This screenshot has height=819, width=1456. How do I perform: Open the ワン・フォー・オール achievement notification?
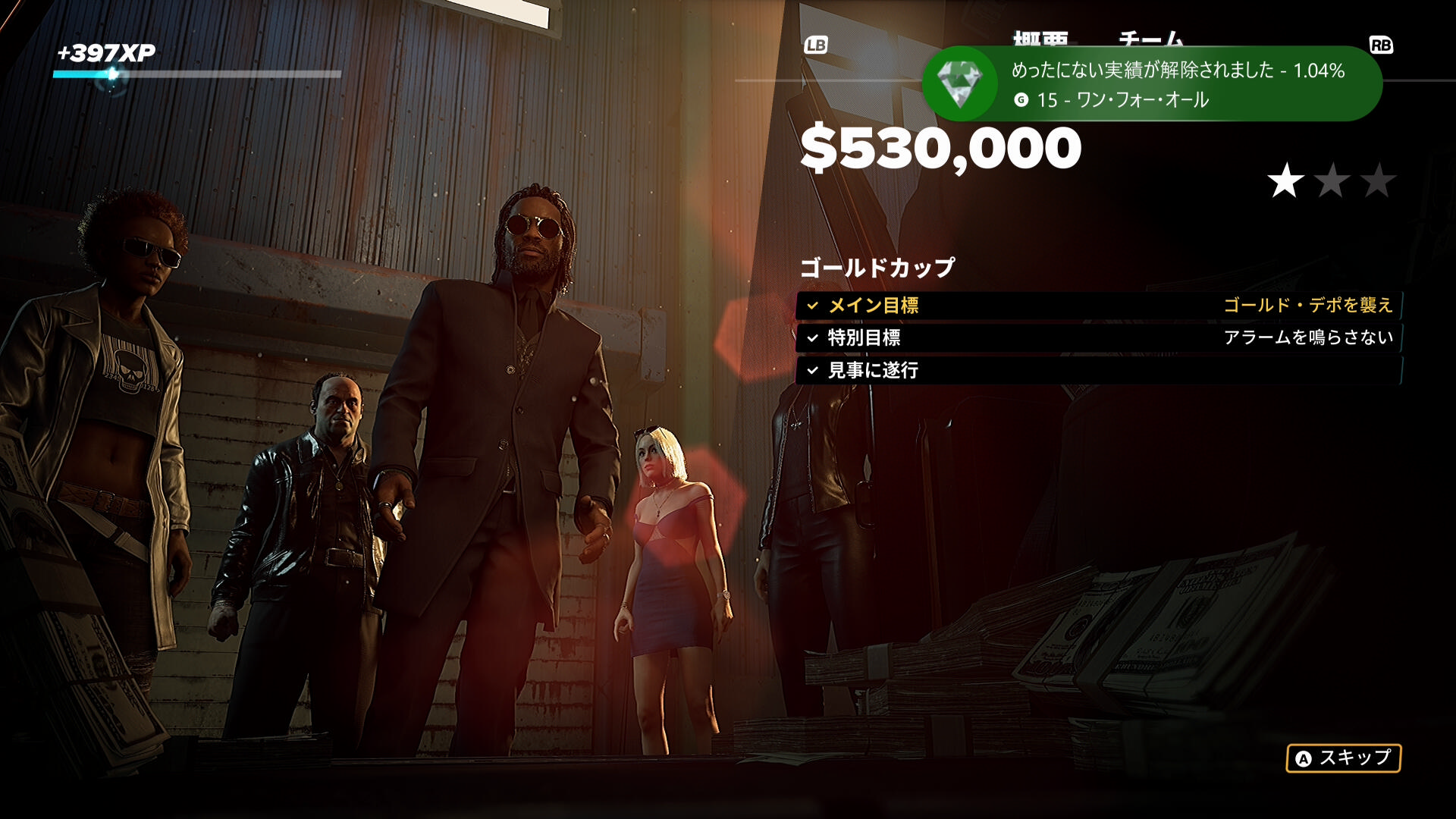click(1151, 84)
